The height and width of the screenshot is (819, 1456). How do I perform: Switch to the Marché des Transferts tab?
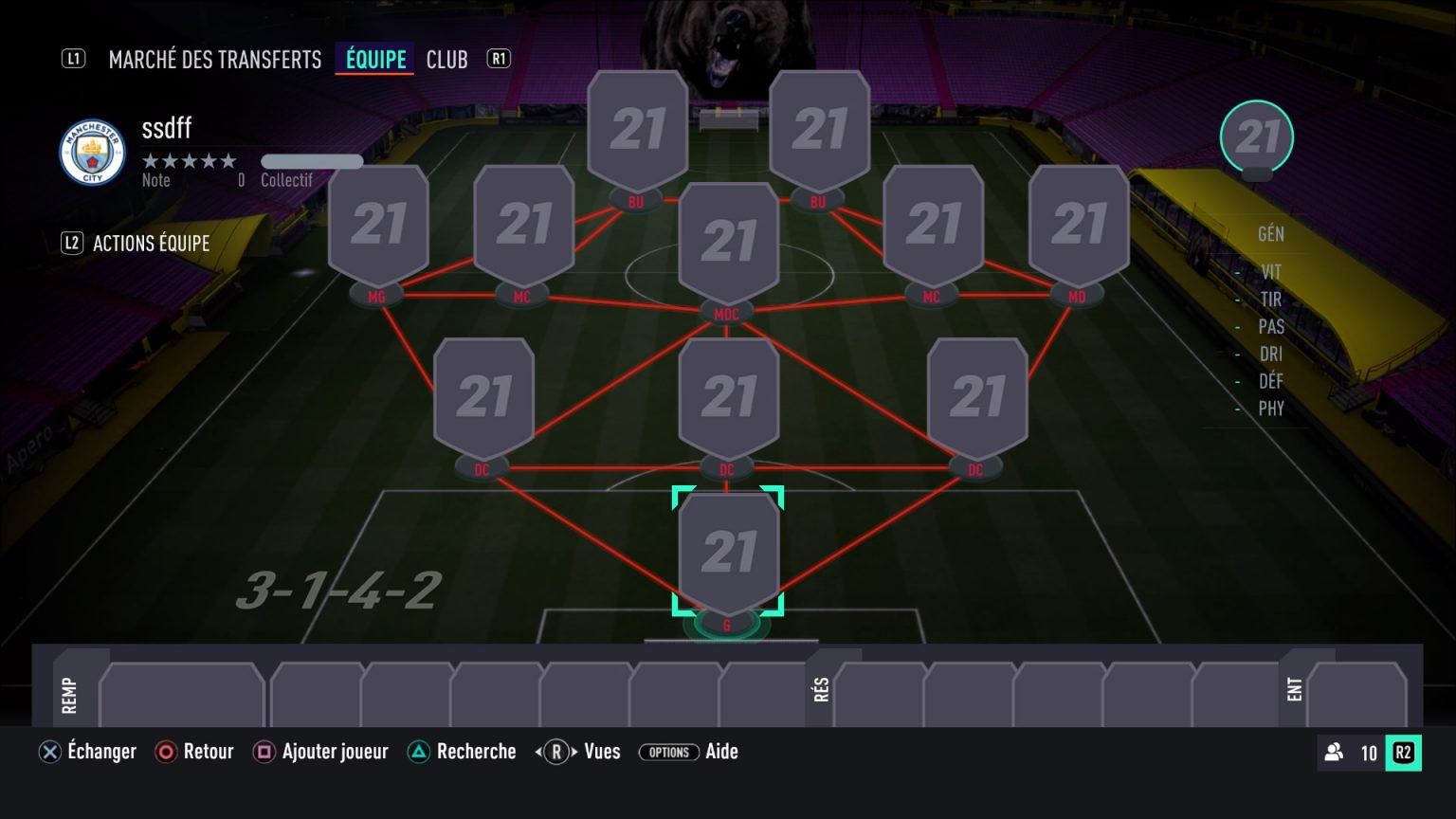215,58
